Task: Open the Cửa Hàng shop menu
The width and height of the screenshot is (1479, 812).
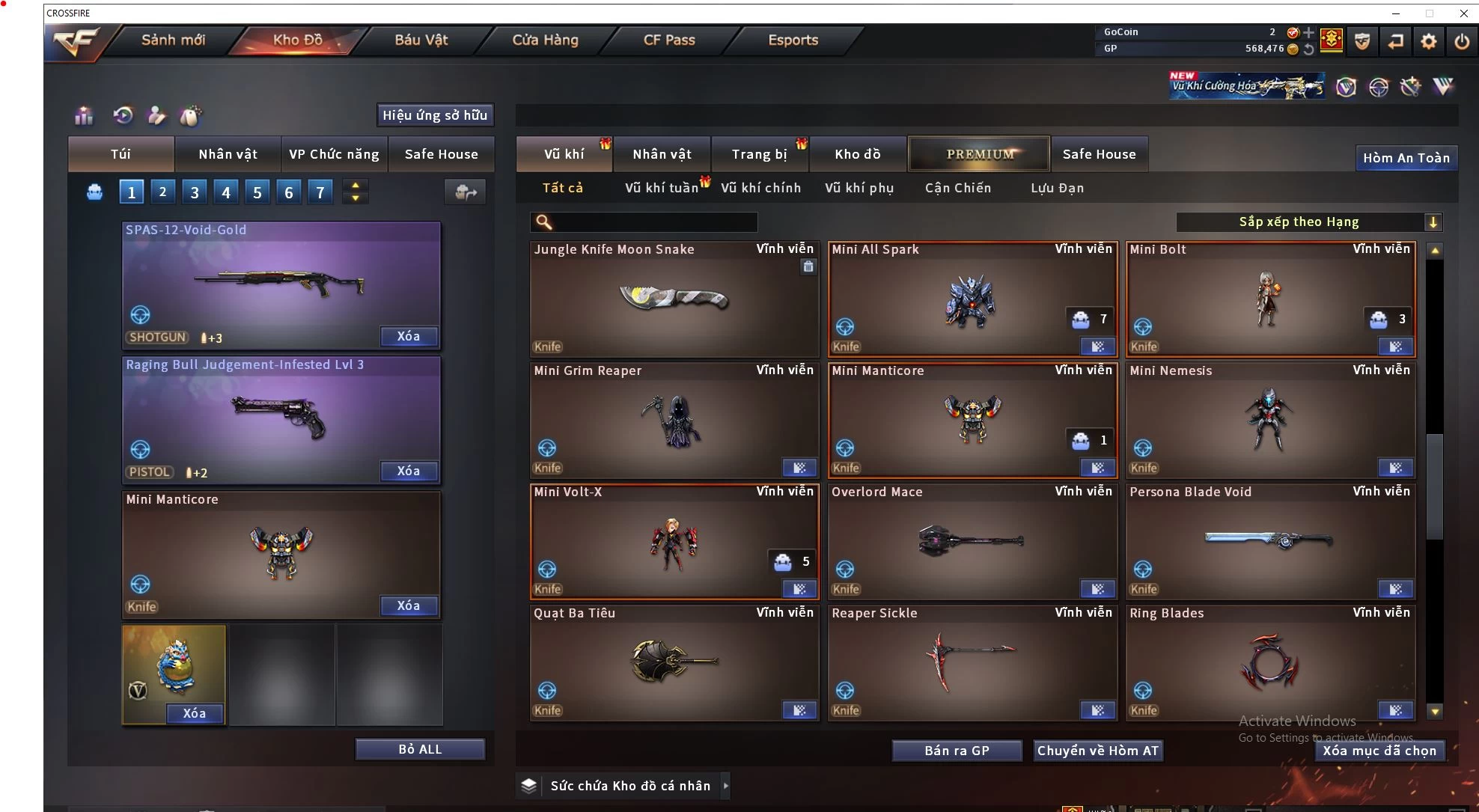Action: 545,40
